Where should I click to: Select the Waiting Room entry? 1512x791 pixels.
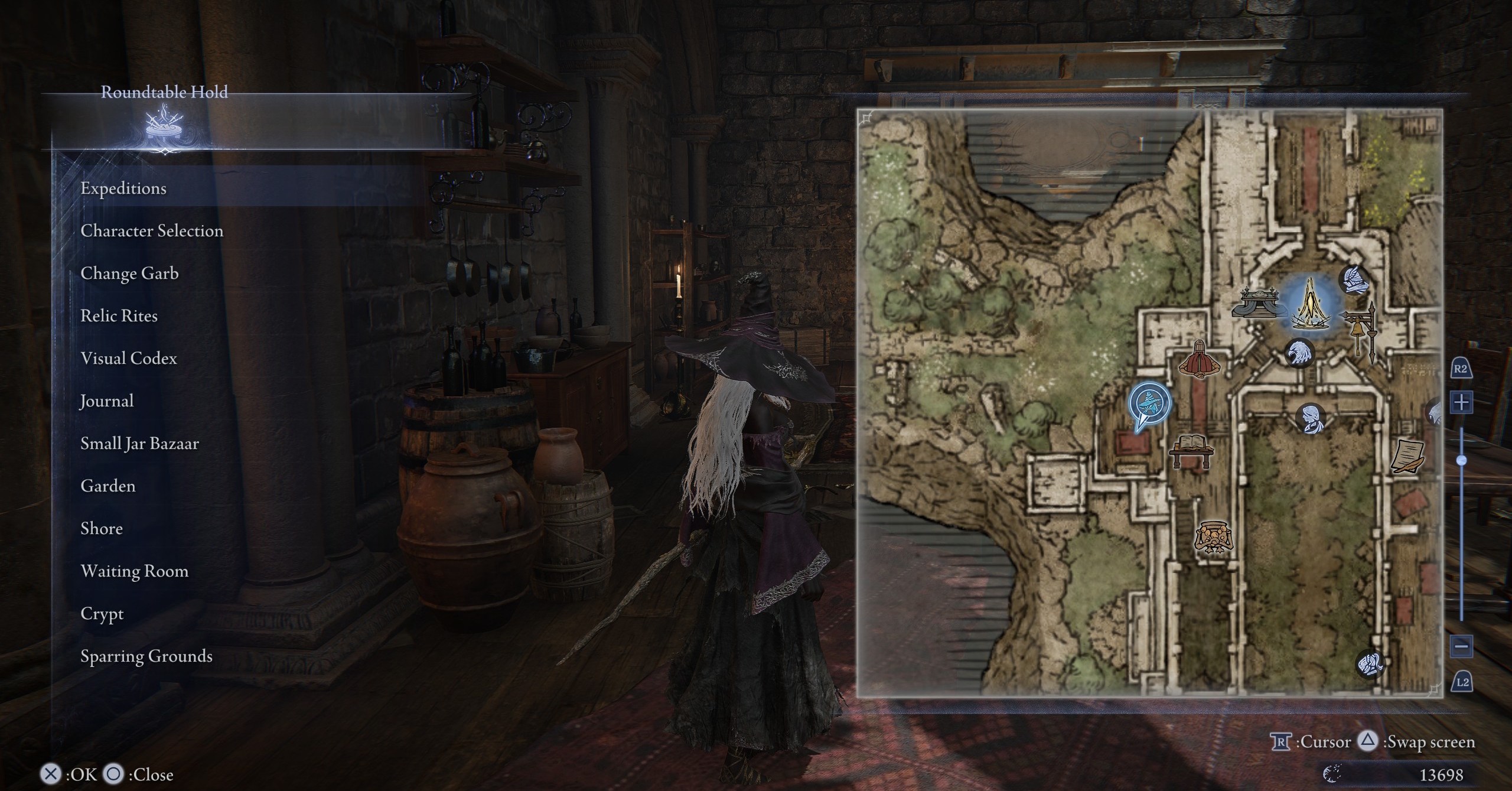(x=135, y=571)
